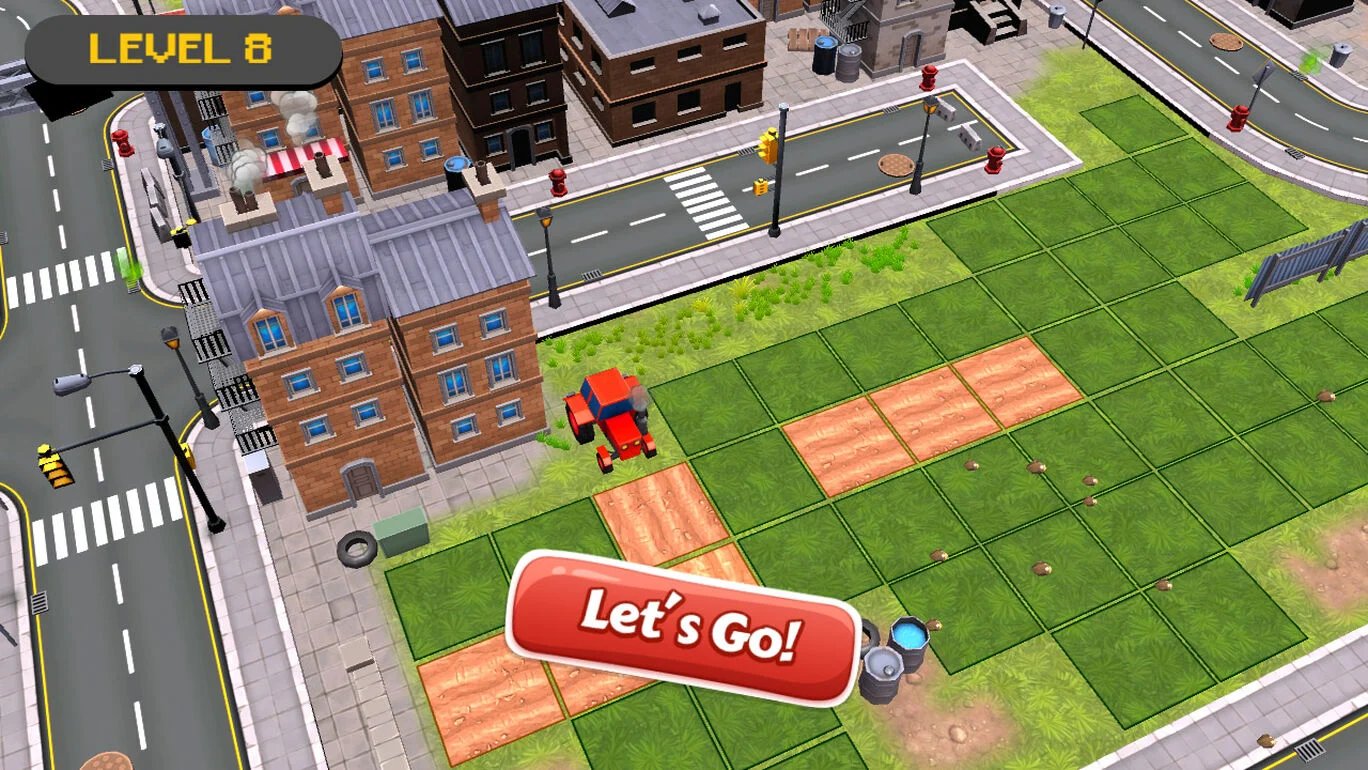The image size is (1368, 770).
Task: Click the empty gray bucket barrel
Action: [884, 668]
